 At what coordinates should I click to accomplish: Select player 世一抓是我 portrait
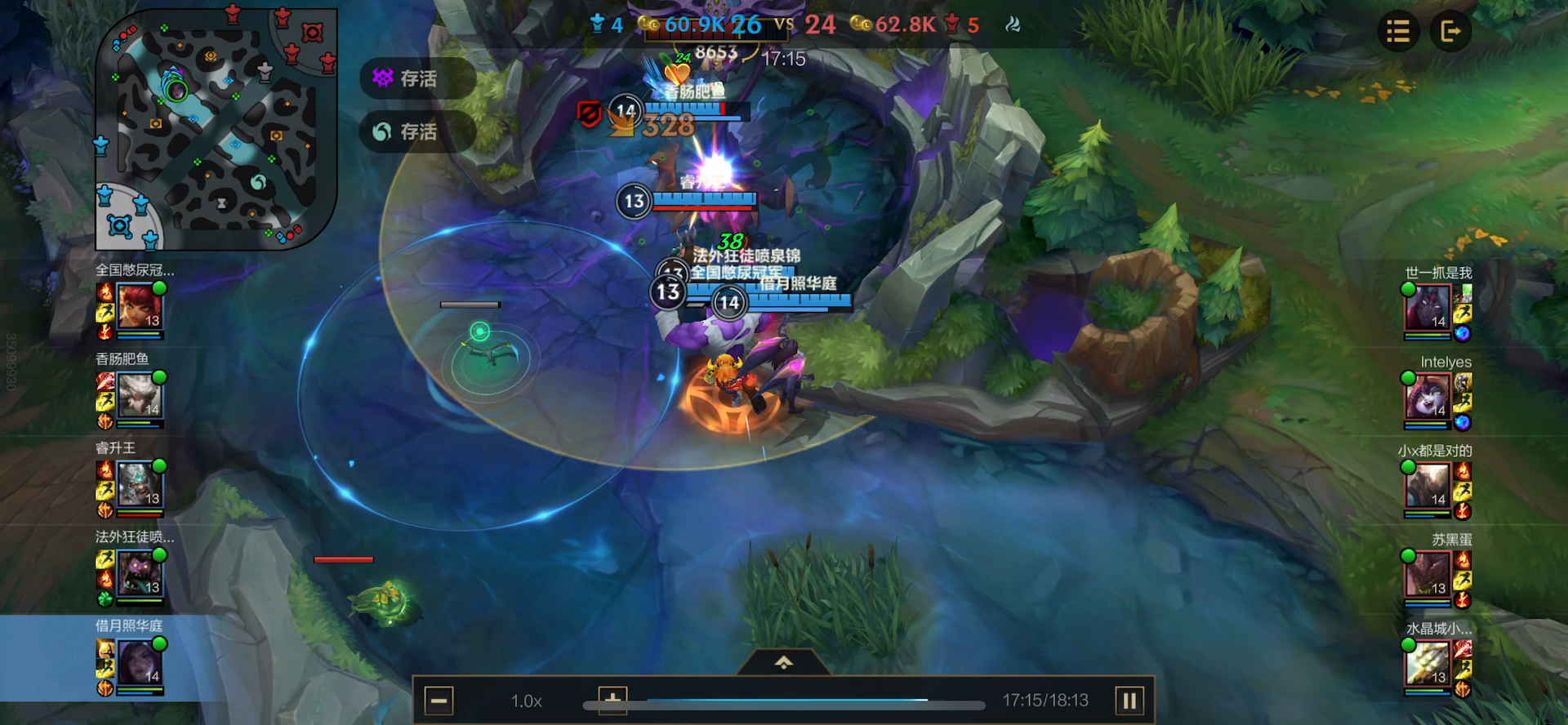[1428, 307]
